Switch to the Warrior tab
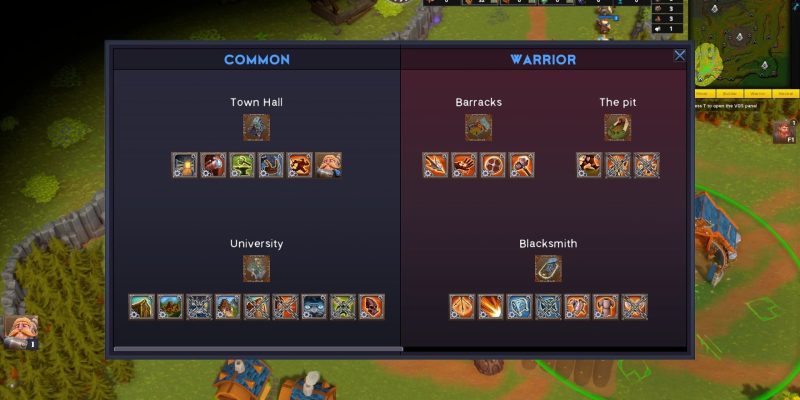The height and width of the screenshot is (400, 800). click(543, 60)
